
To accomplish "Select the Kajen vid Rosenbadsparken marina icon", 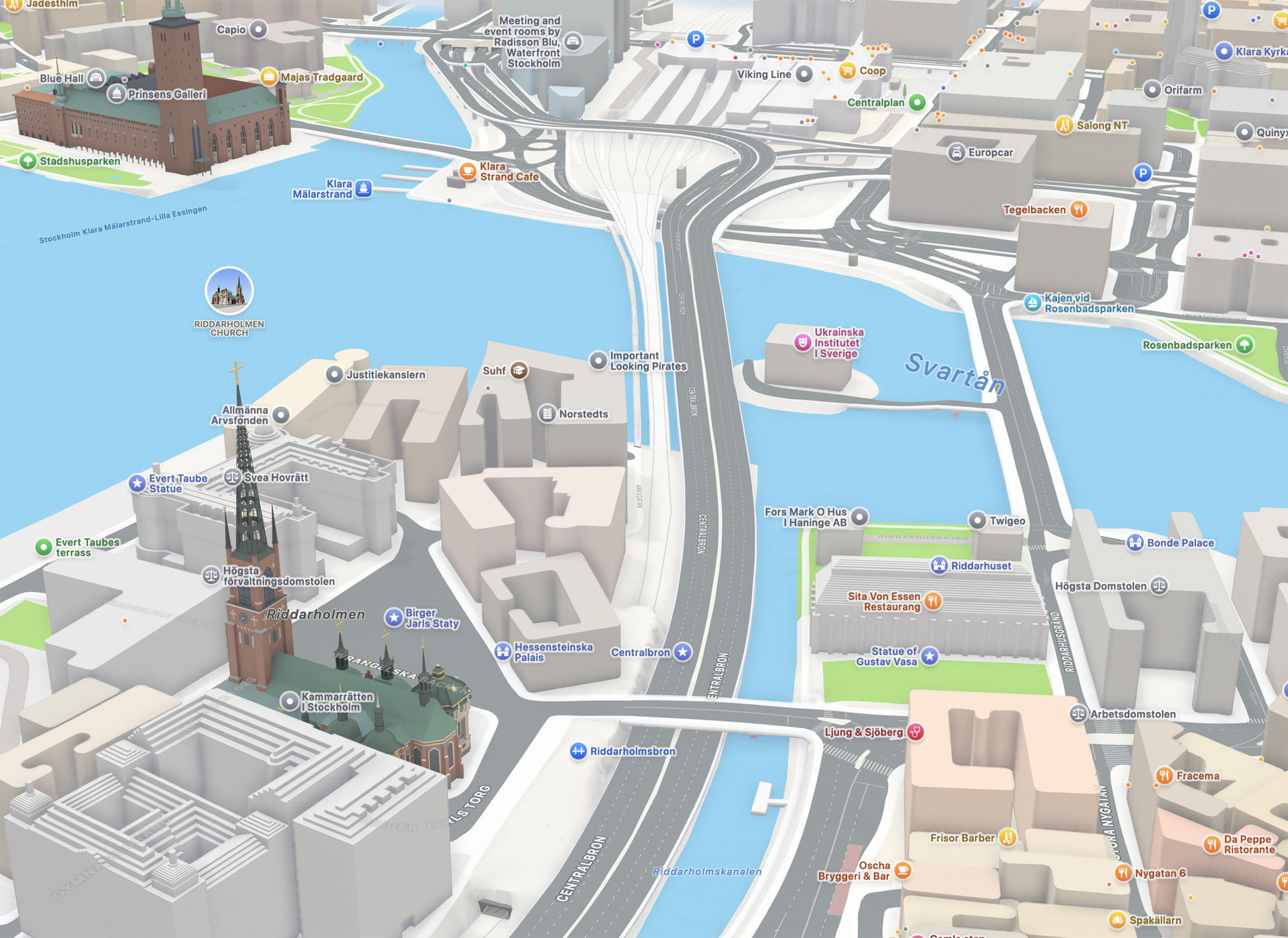I will [1033, 300].
